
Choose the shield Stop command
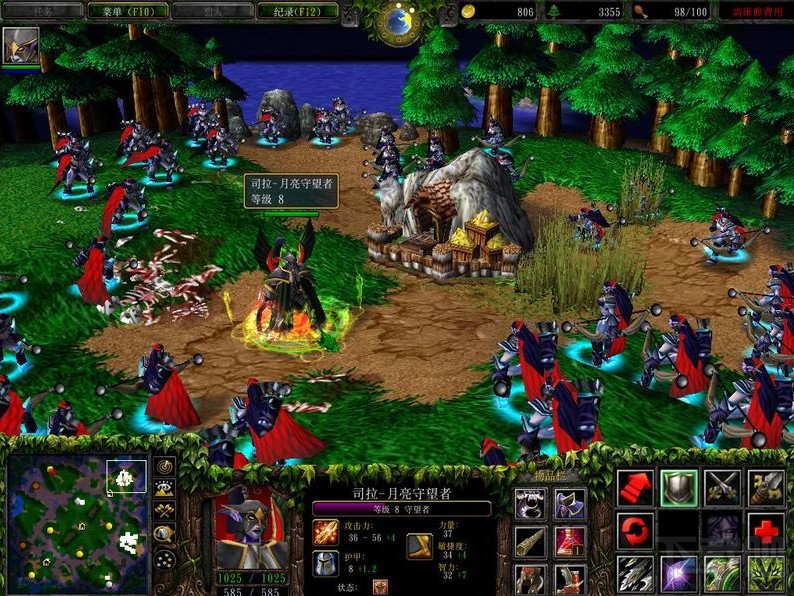tap(679, 488)
